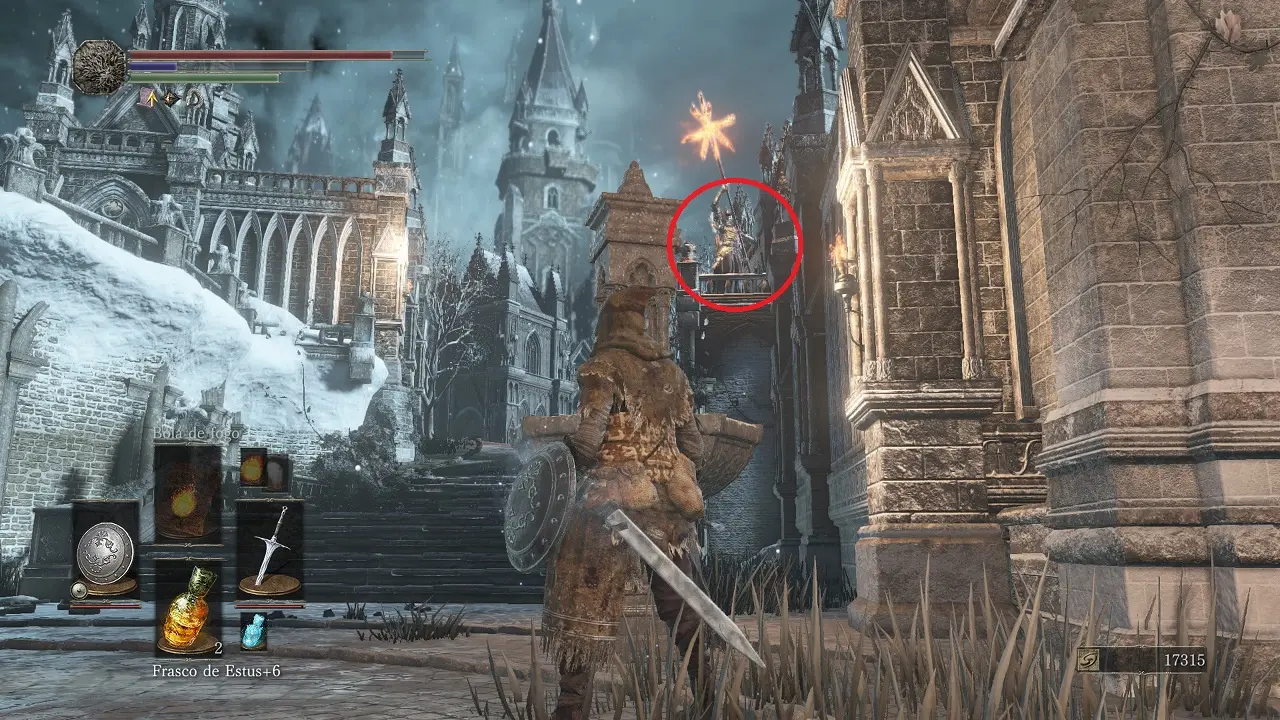The image size is (1280, 720).
Task: Select the greatsword weapon slot
Action: (x=270, y=550)
